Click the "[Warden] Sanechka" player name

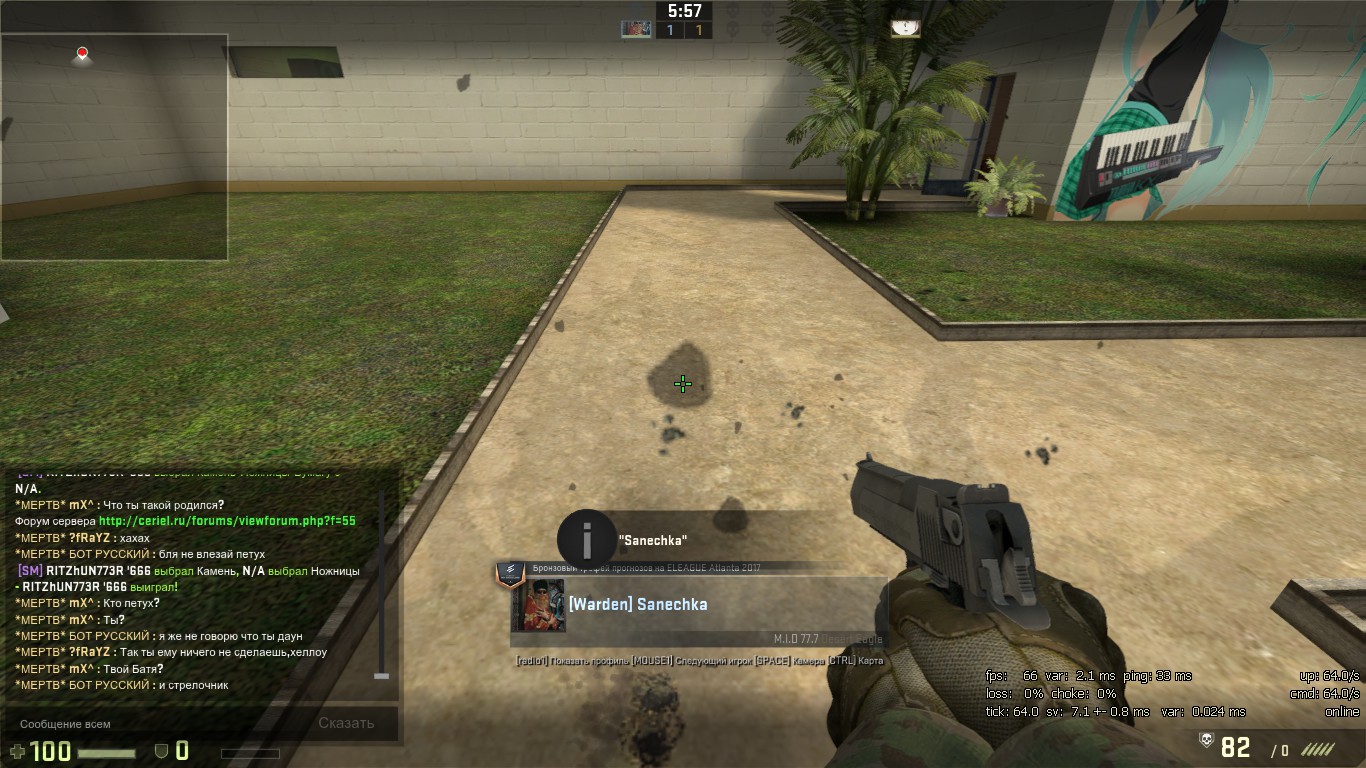point(638,604)
